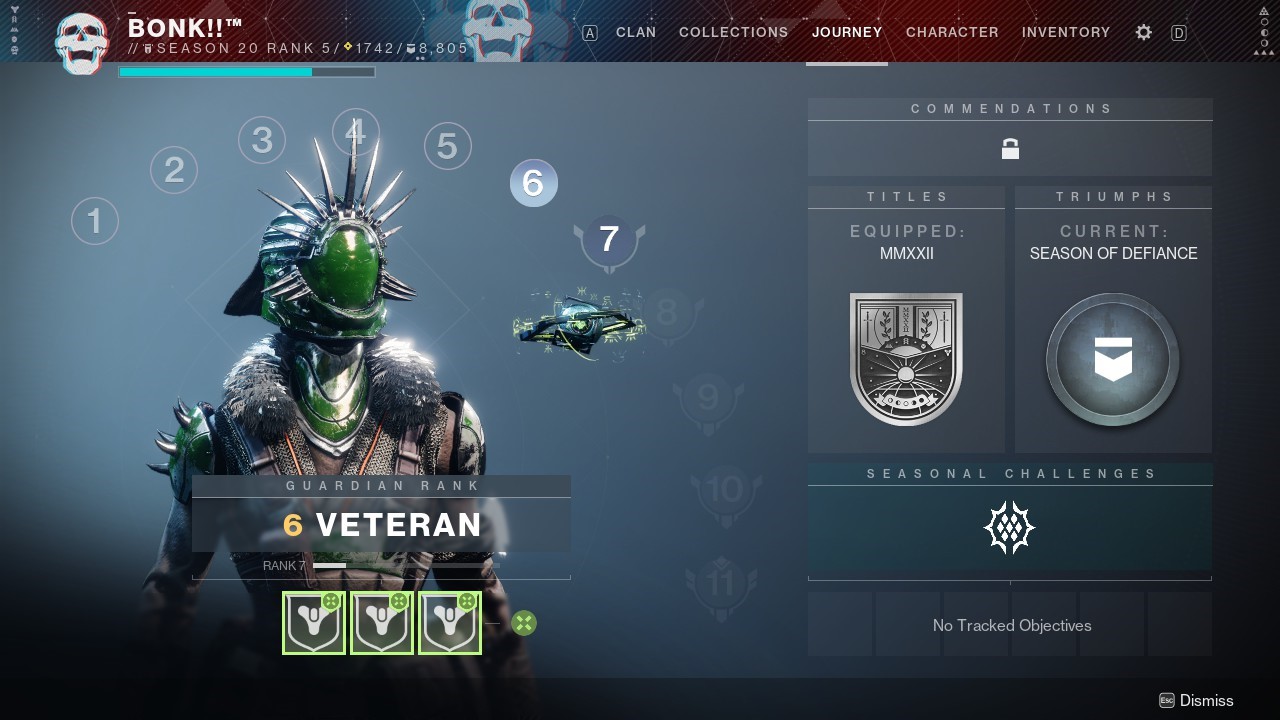Open the Collections menu
Image resolution: width=1280 pixels, height=720 pixels.
tap(733, 32)
